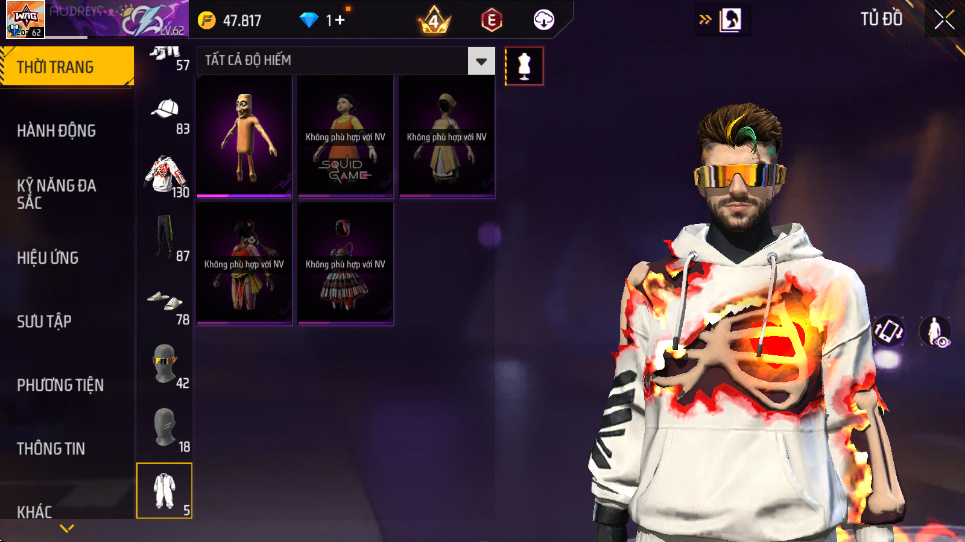Switch to the THỜI TRANG tab

(66, 68)
